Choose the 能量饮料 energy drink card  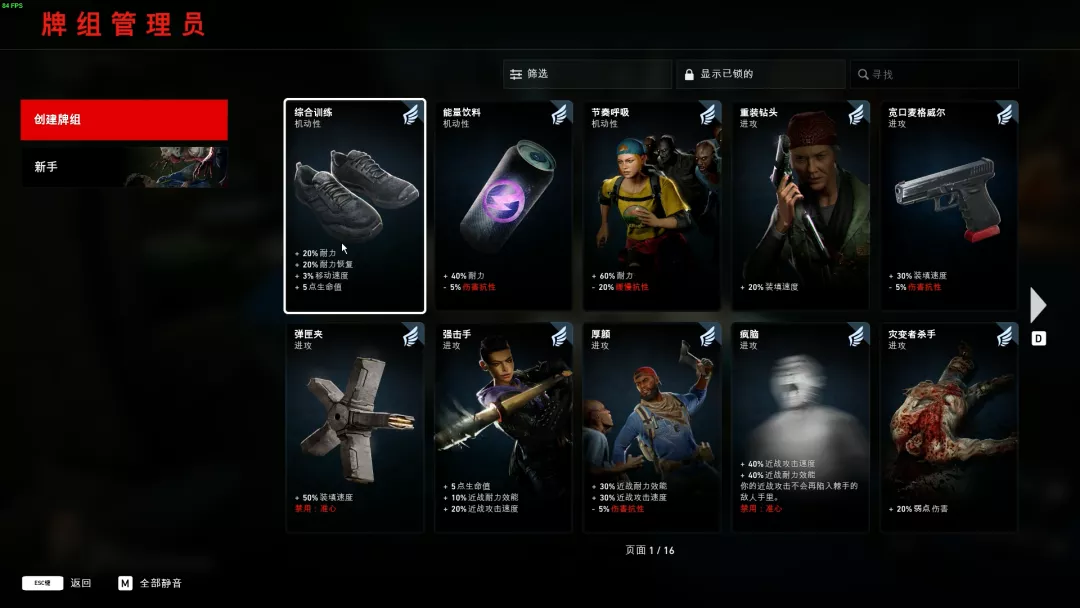click(503, 206)
